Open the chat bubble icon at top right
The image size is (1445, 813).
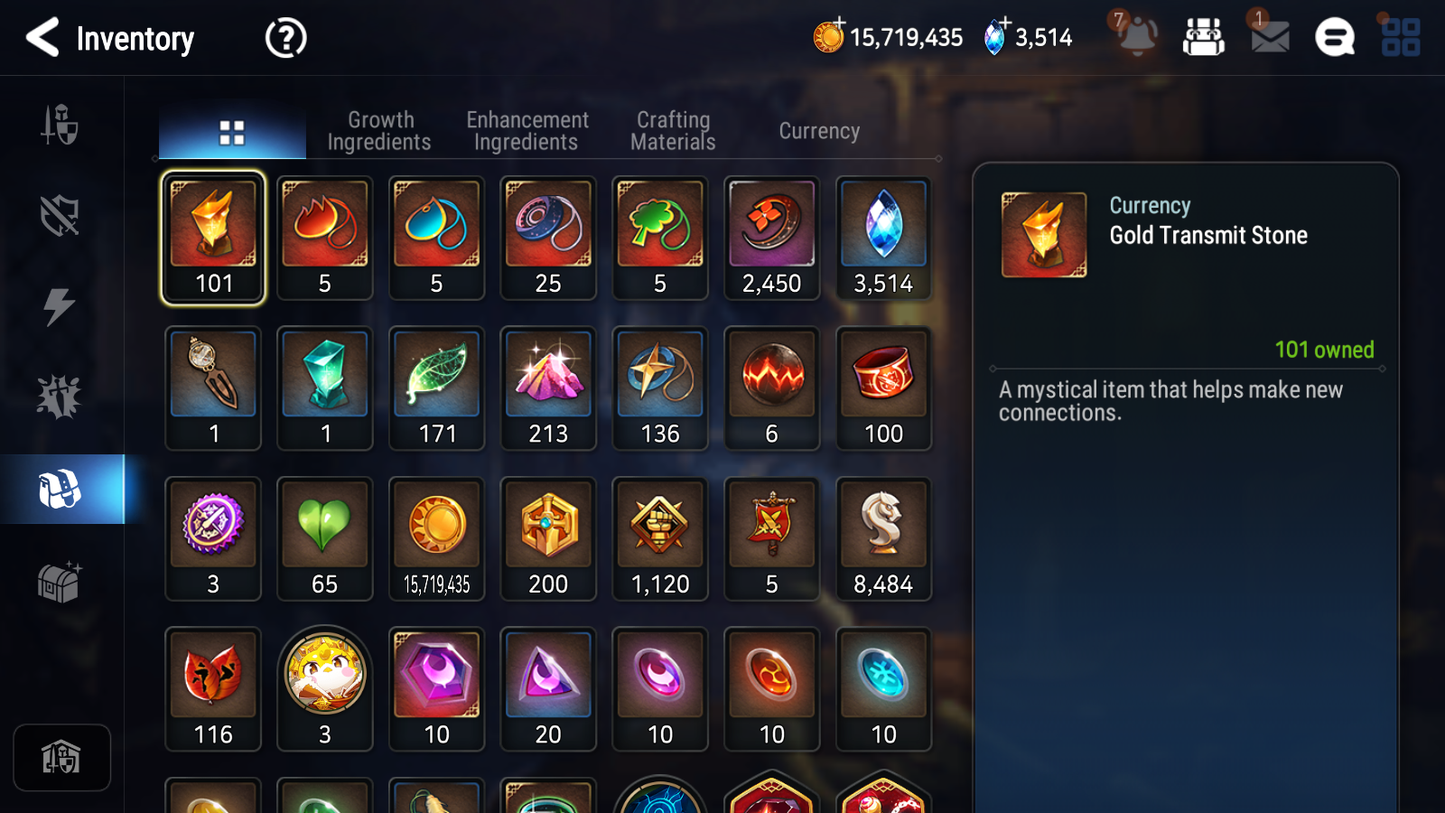click(1334, 36)
